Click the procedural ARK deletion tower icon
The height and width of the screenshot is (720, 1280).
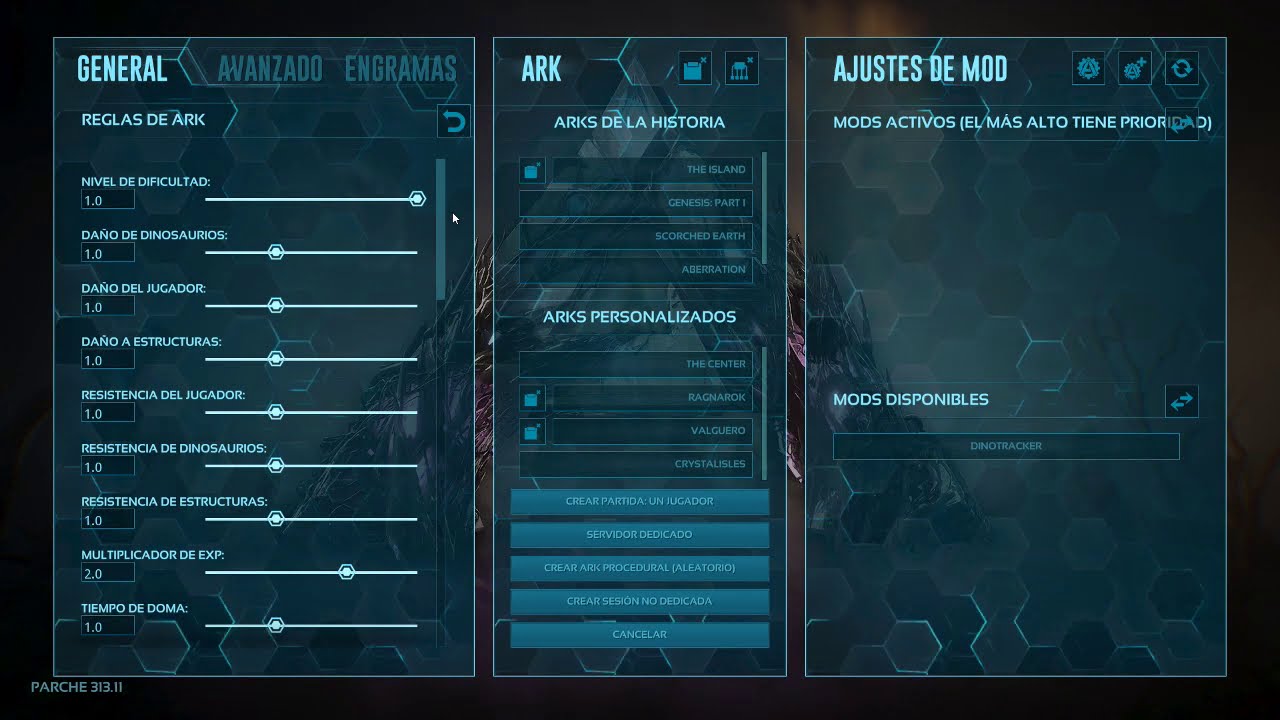741,67
